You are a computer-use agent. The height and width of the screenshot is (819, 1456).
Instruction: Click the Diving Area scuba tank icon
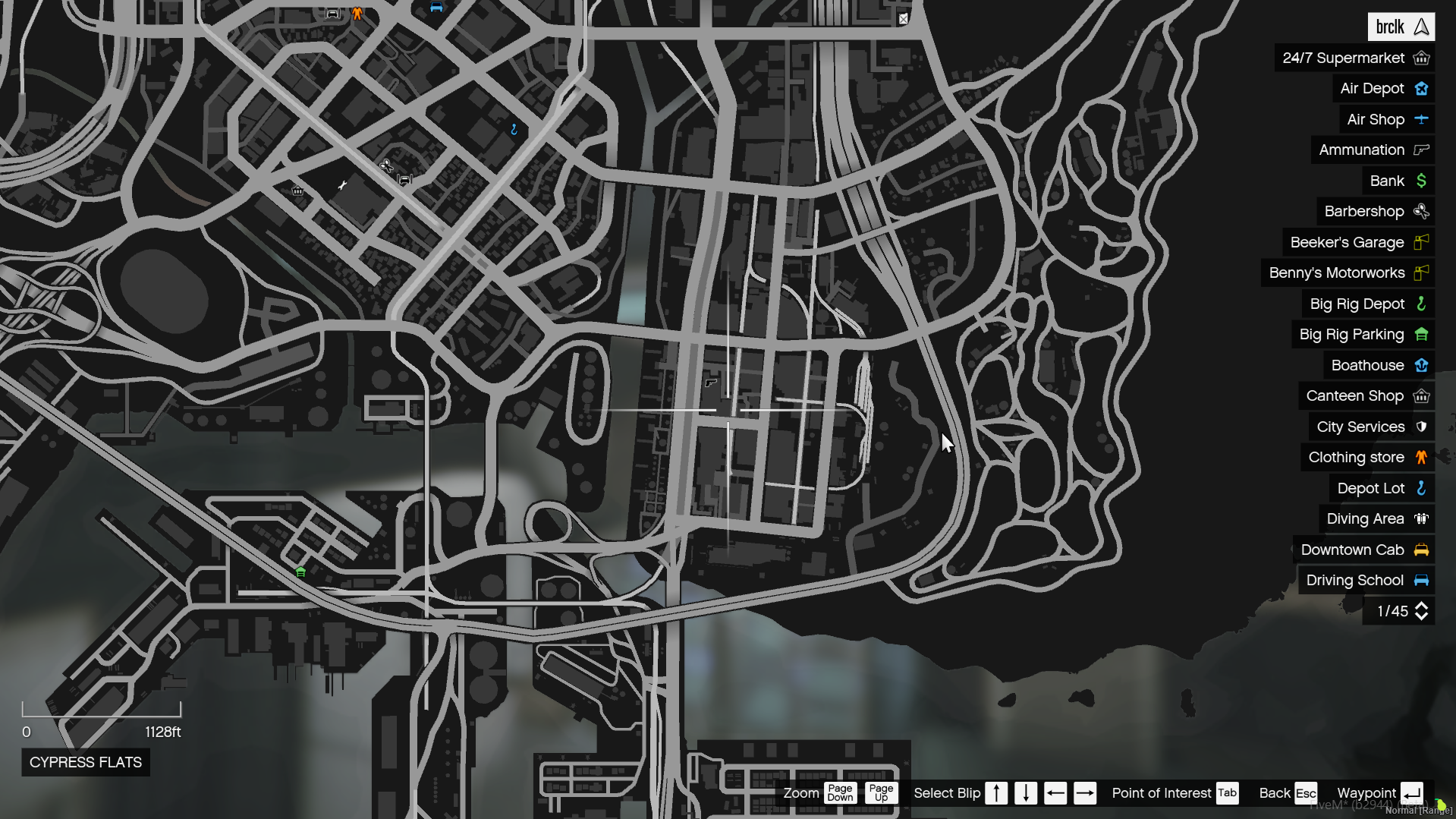1421,518
